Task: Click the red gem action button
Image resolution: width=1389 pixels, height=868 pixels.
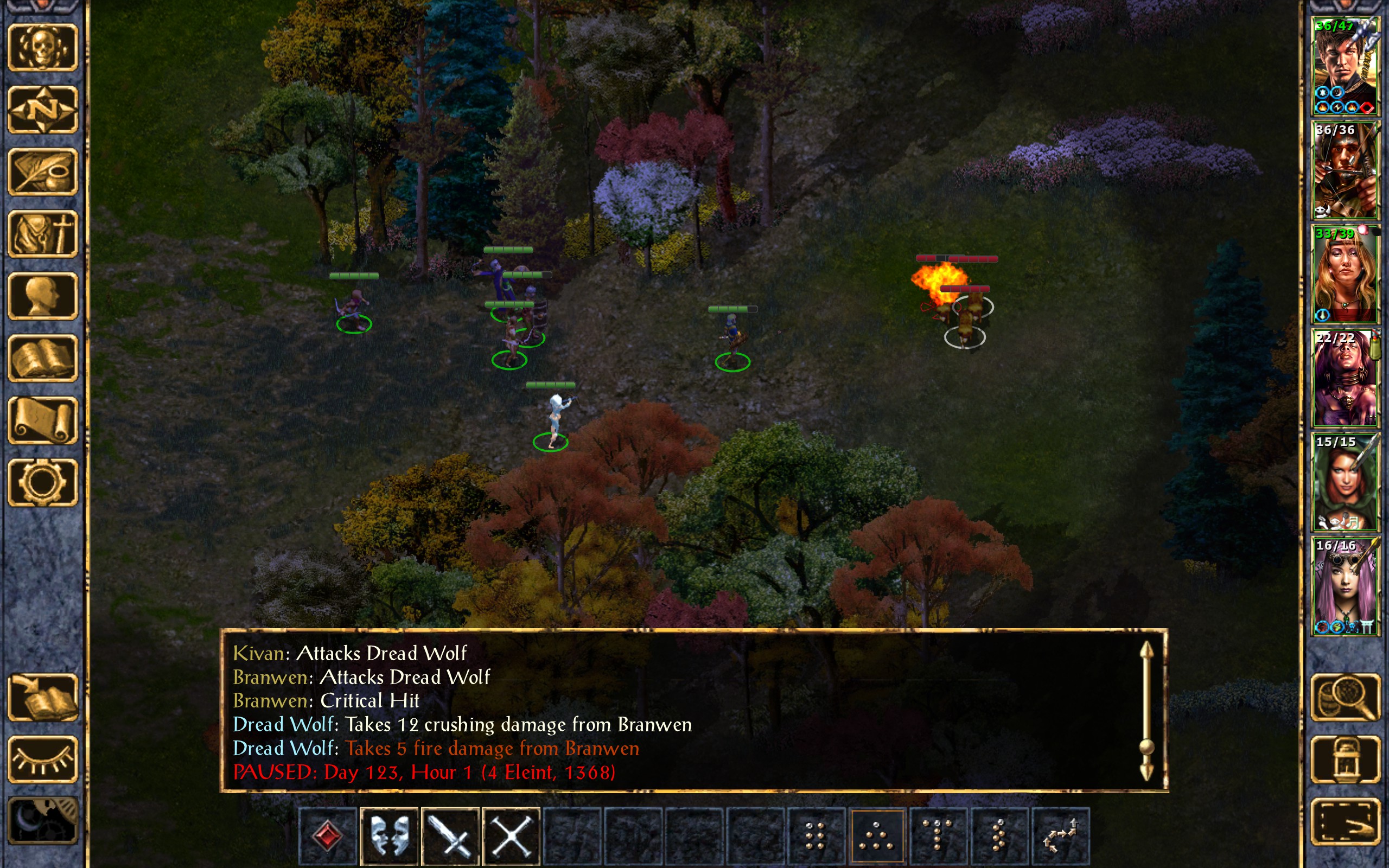Action: pos(328,835)
